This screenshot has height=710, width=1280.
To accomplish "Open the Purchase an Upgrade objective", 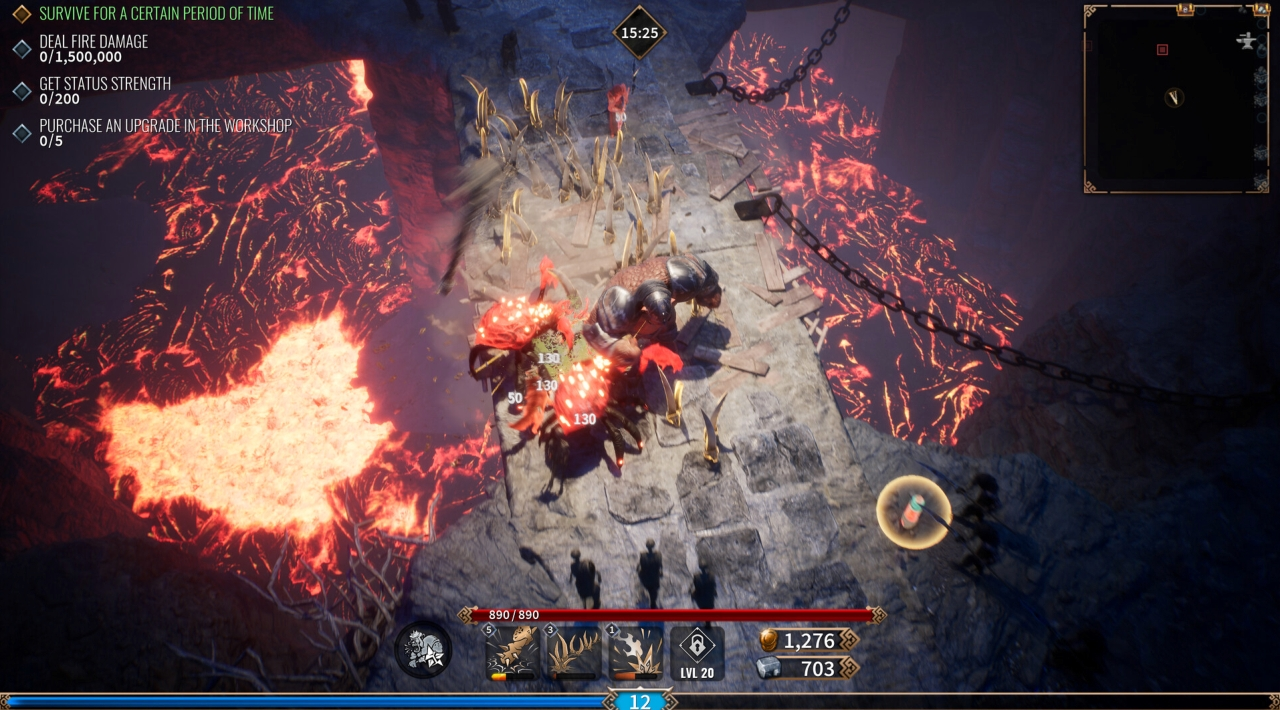I will tap(165, 133).
